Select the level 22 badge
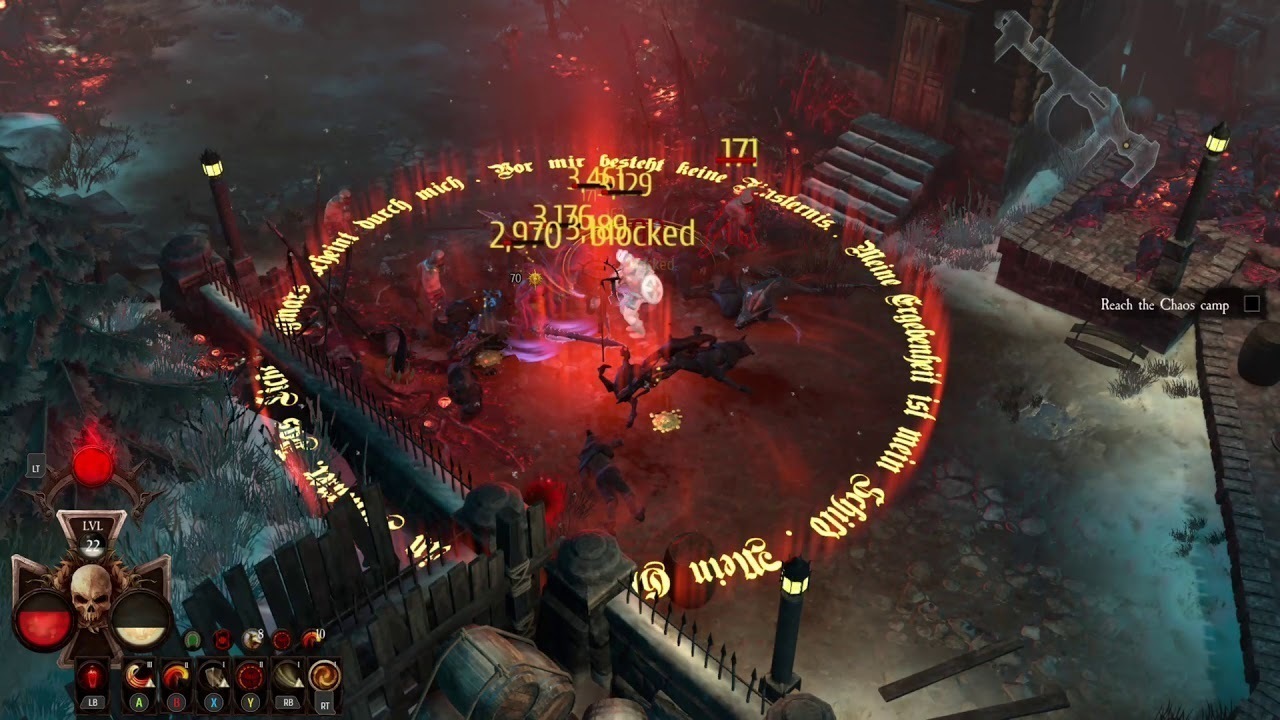This screenshot has height=720, width=1280. point(92,533)
